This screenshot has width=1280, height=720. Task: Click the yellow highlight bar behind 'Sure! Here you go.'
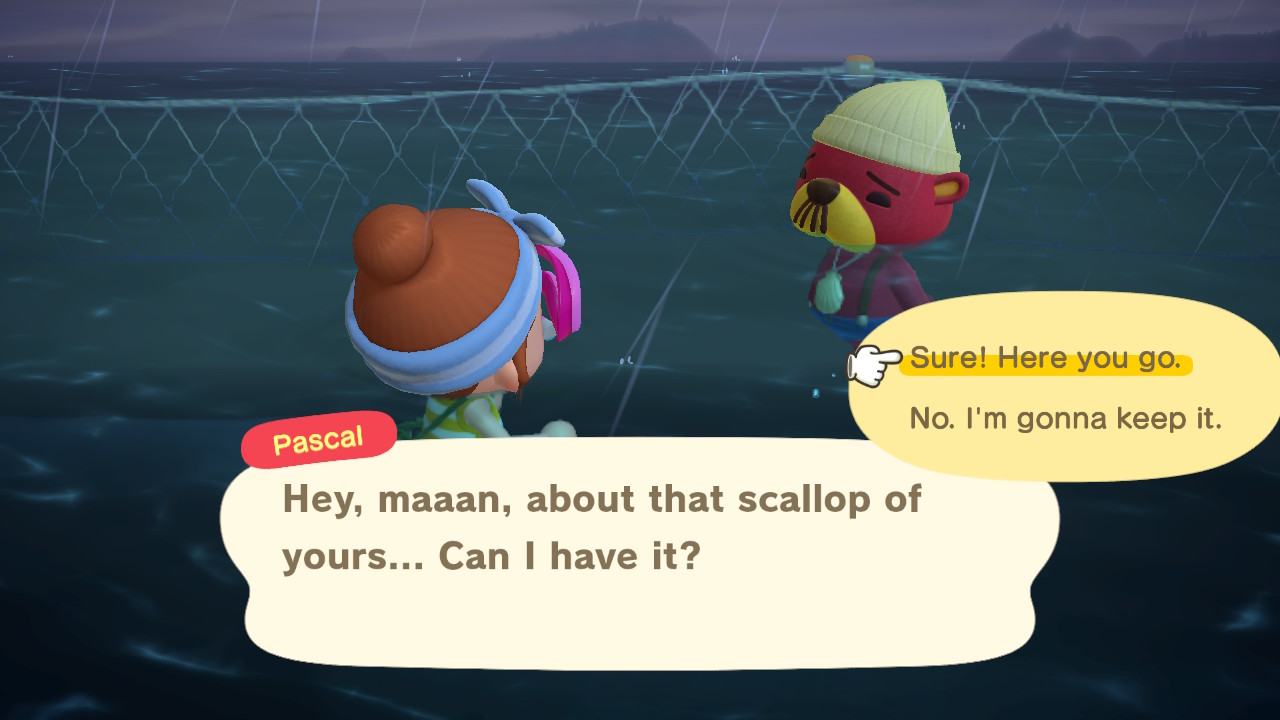point(1047,358)
